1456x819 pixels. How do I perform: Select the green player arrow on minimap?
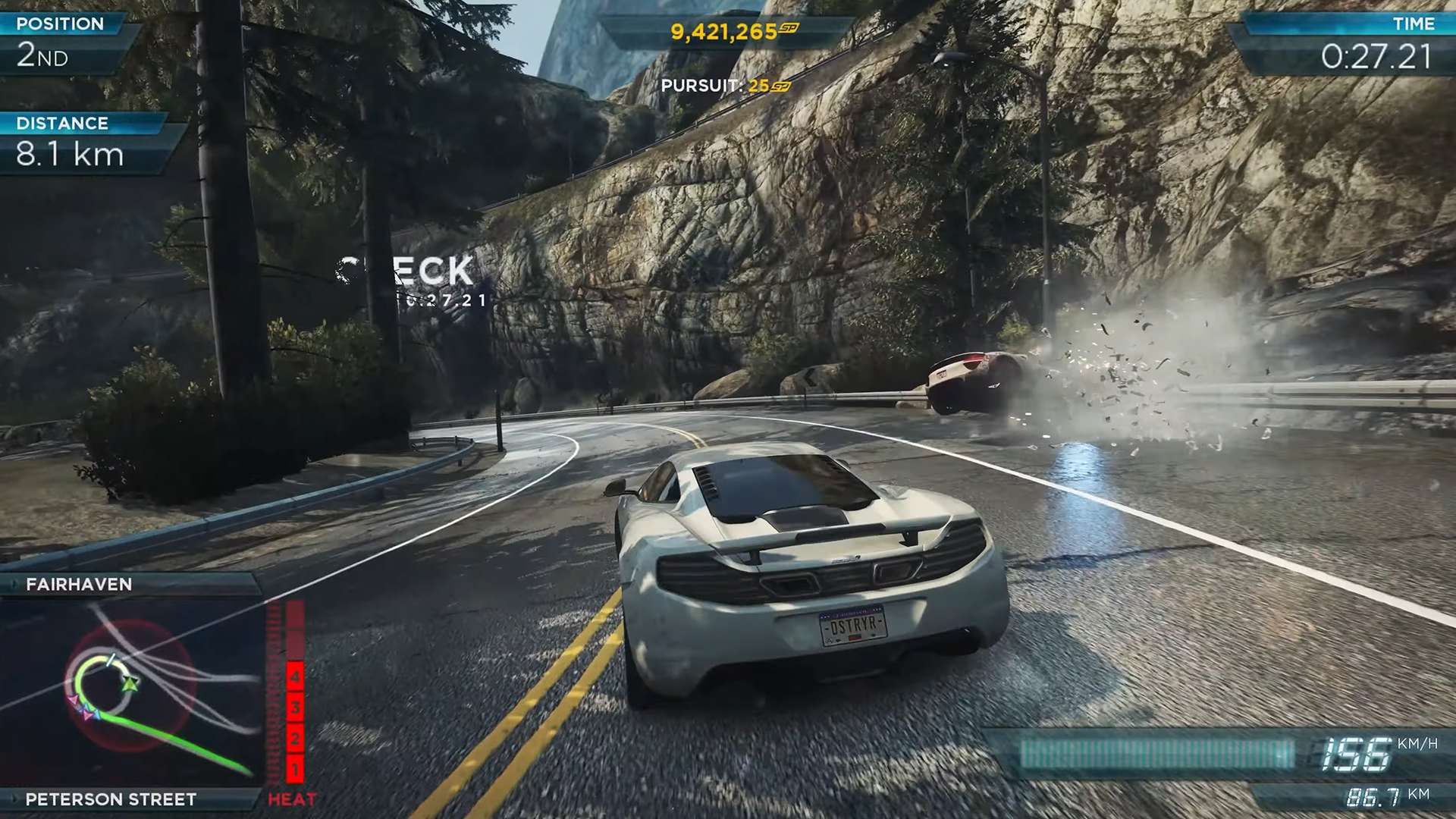[130, 684]
